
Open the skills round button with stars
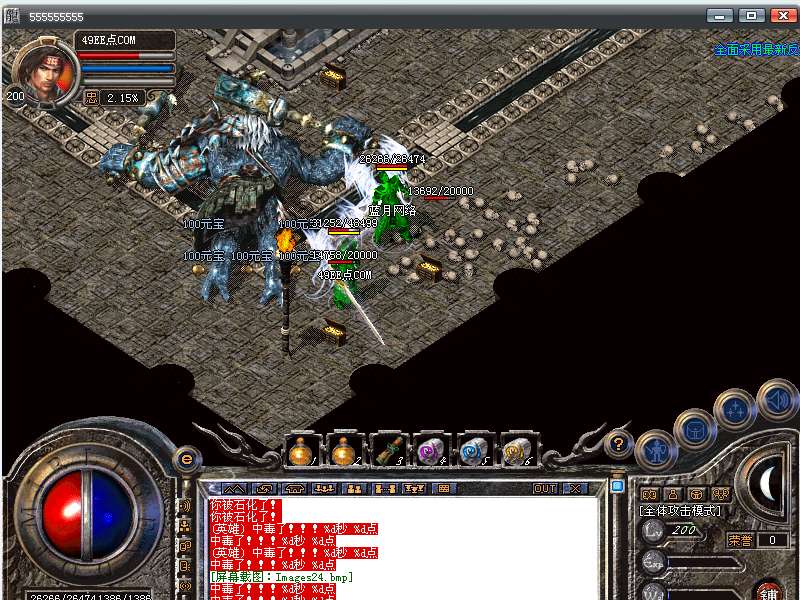[x=735, y=409]
